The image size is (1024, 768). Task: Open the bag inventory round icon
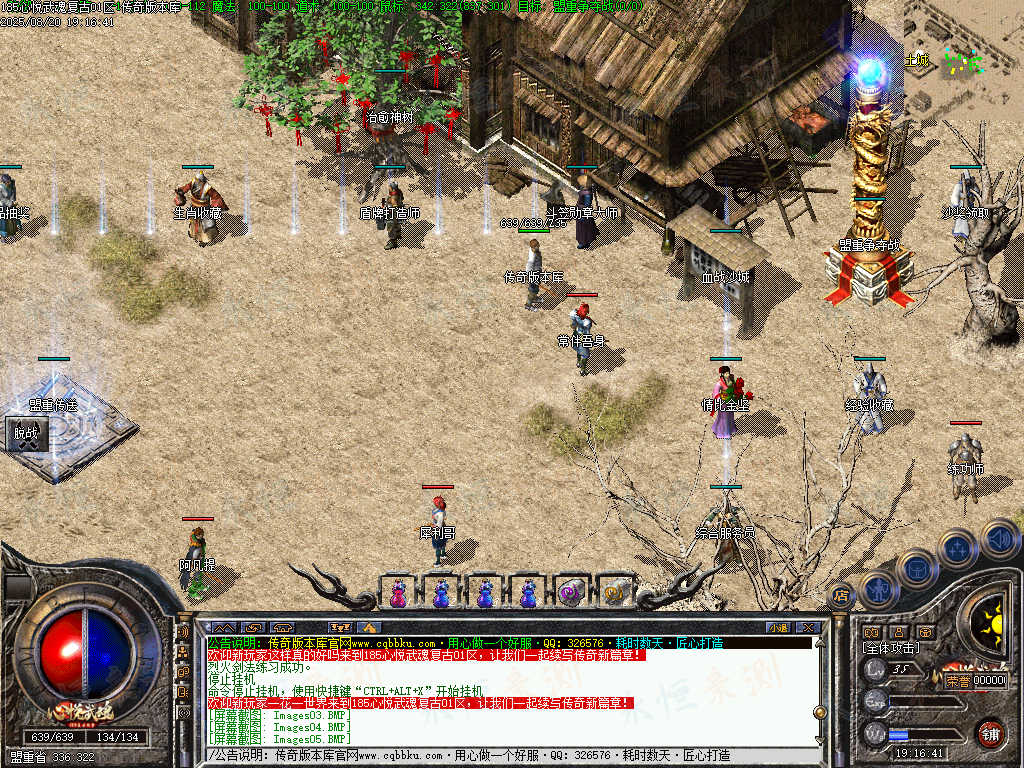tap(915, 569)
